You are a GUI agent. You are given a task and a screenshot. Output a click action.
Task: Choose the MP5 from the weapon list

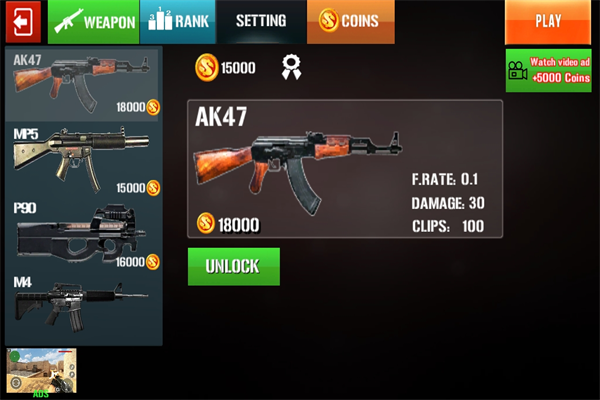pos(85,160)
